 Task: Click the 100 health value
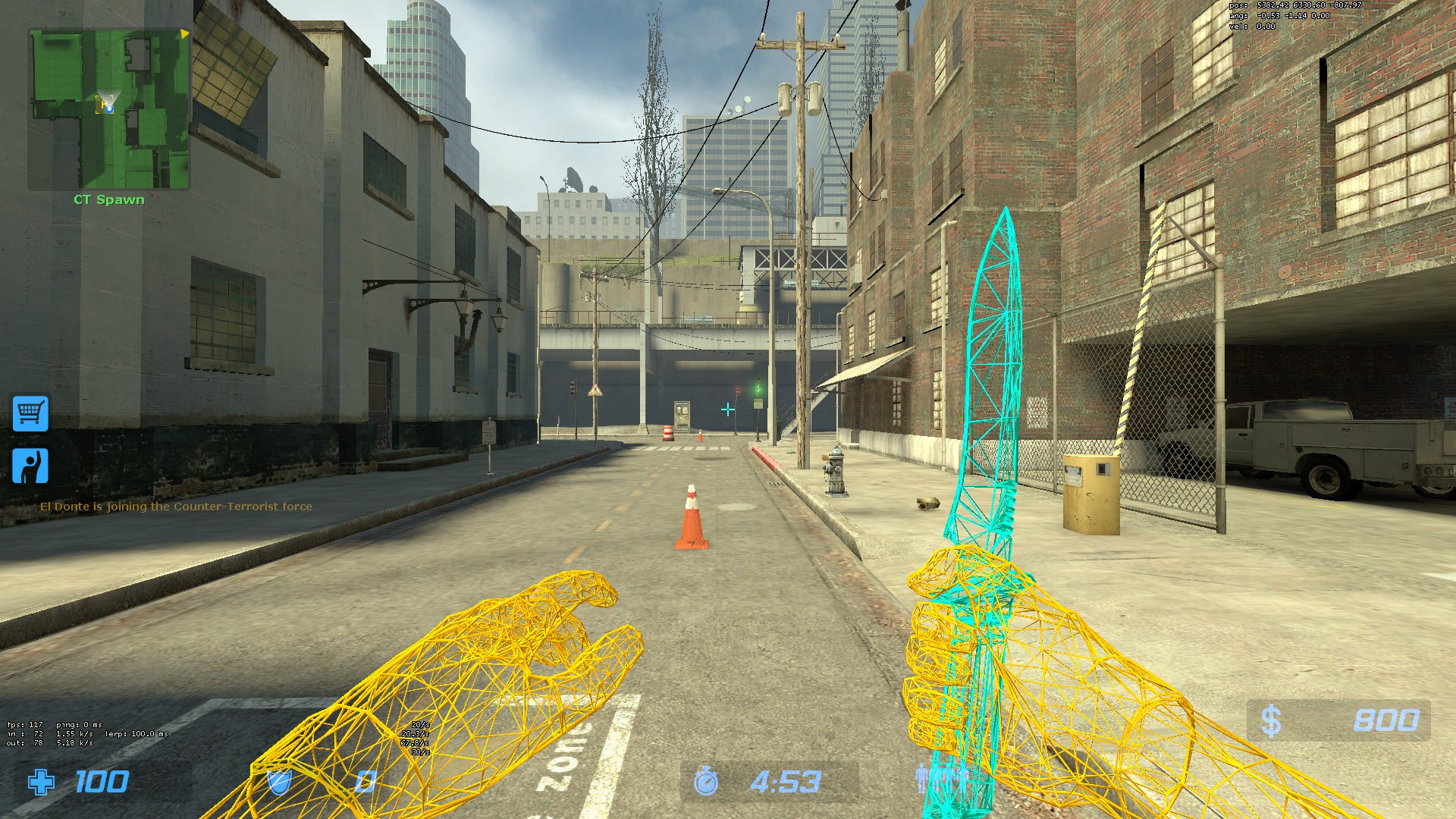(x=102, y=781)
